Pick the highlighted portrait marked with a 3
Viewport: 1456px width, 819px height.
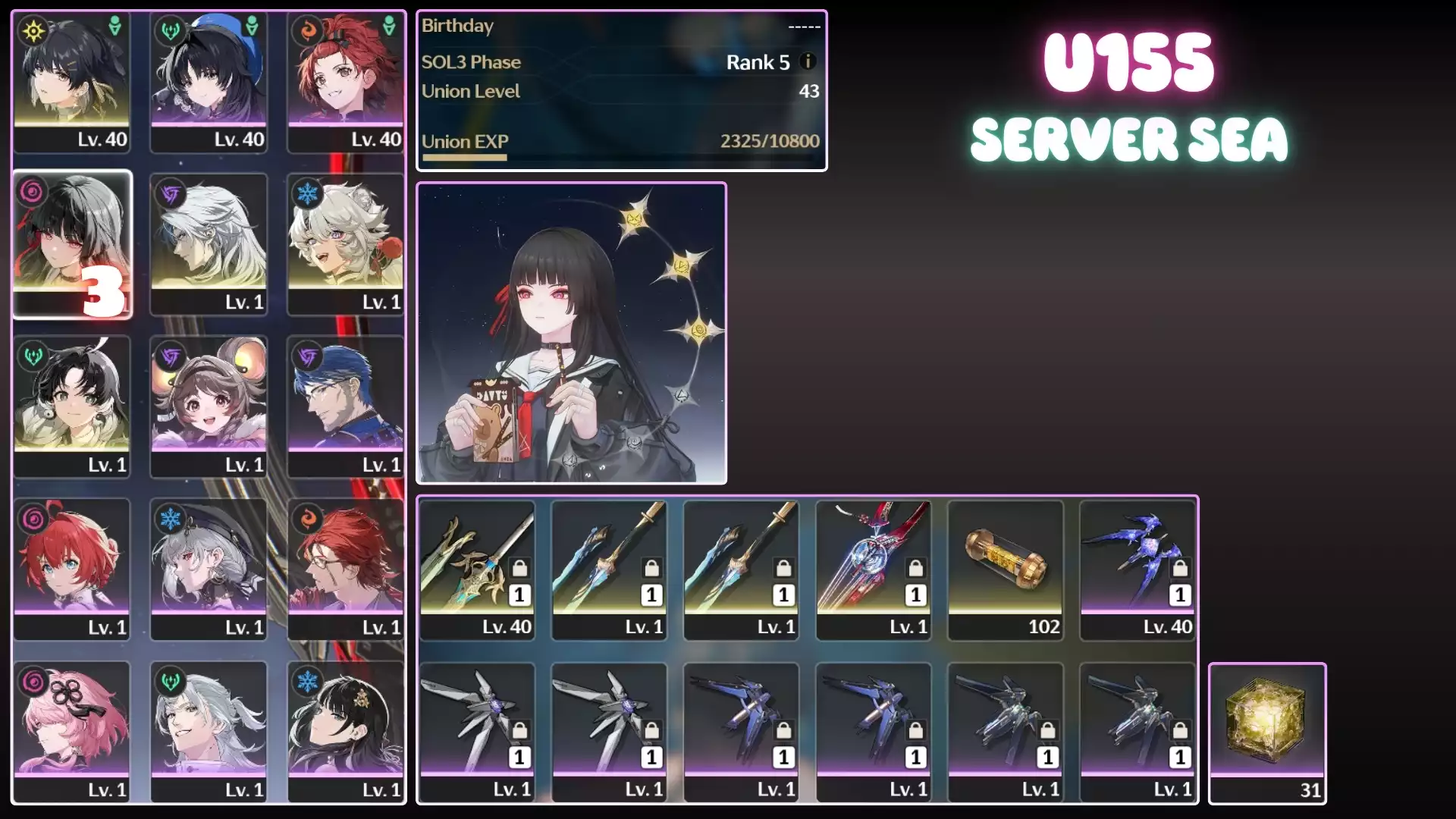[x=72, y=244]
